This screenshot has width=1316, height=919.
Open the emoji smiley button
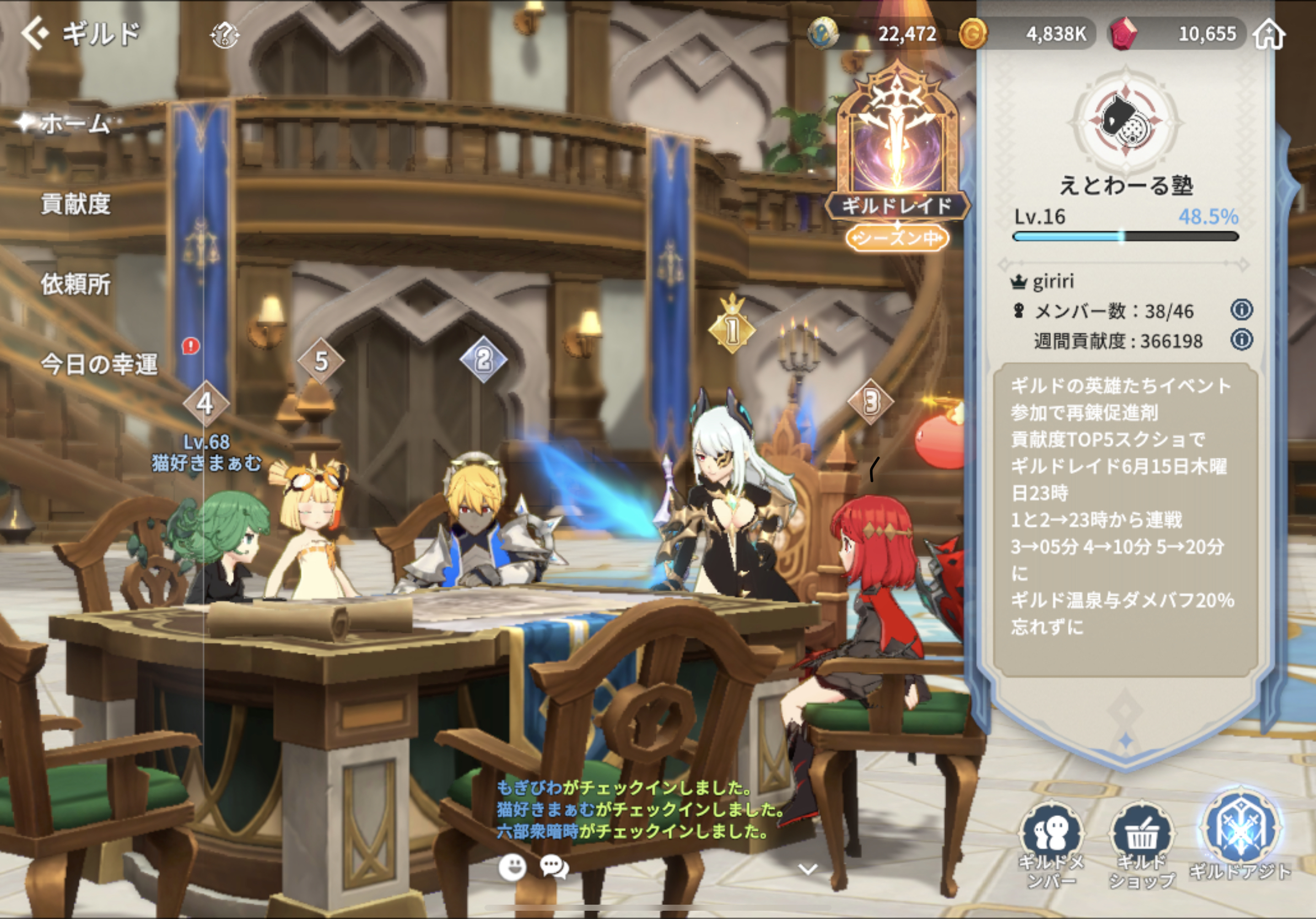[512, 867]
